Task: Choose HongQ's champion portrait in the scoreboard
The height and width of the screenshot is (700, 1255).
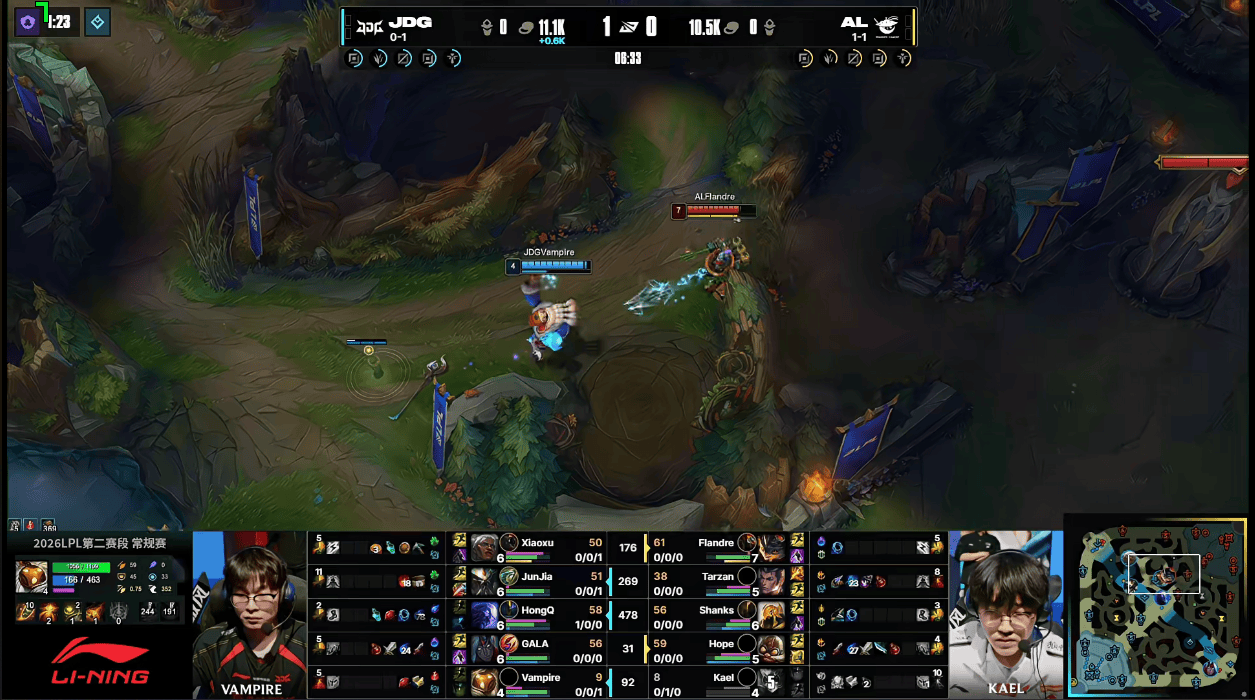Action: click(485, 614)
